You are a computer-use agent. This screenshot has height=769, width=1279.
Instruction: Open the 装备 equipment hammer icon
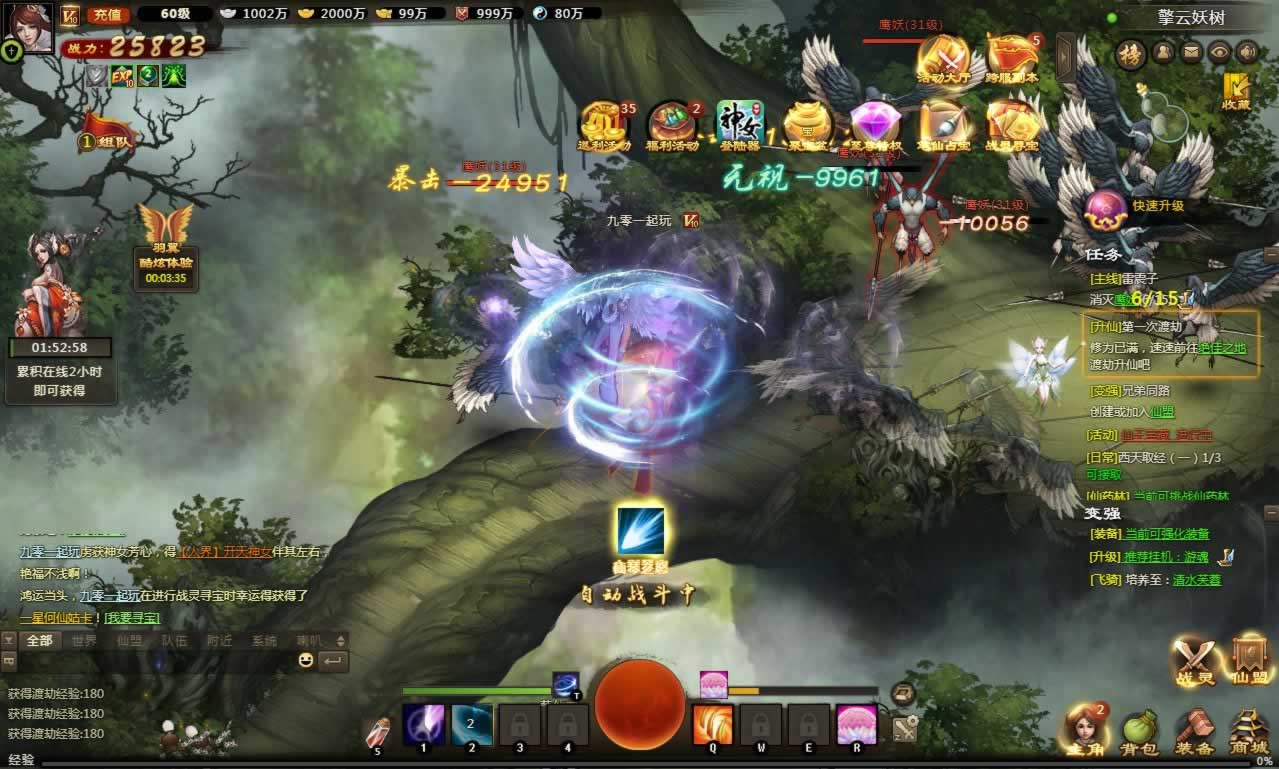point(1195,731)
